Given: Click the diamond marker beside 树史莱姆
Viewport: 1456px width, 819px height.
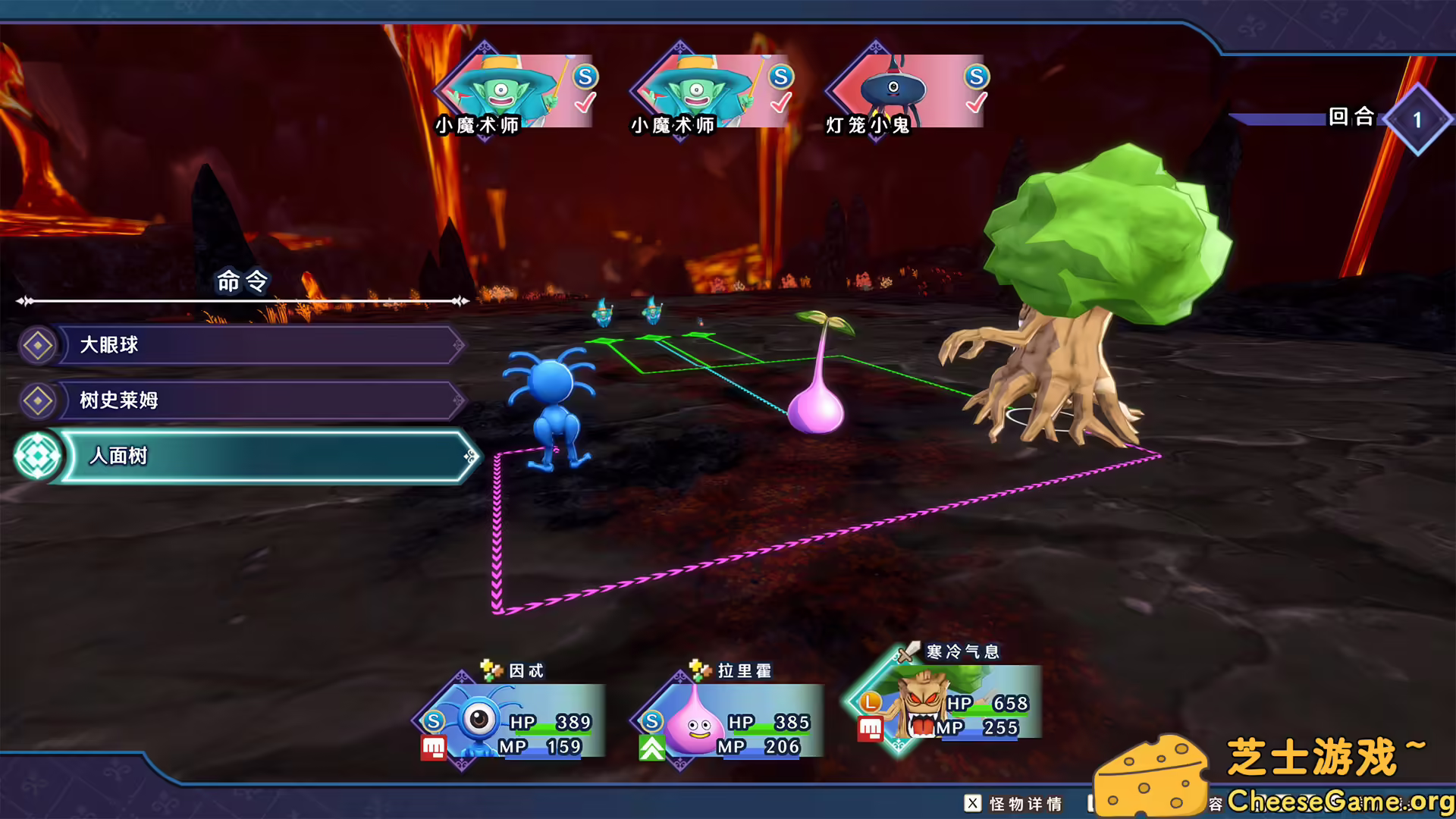Looking at the screenshot, I should [39, 400].
